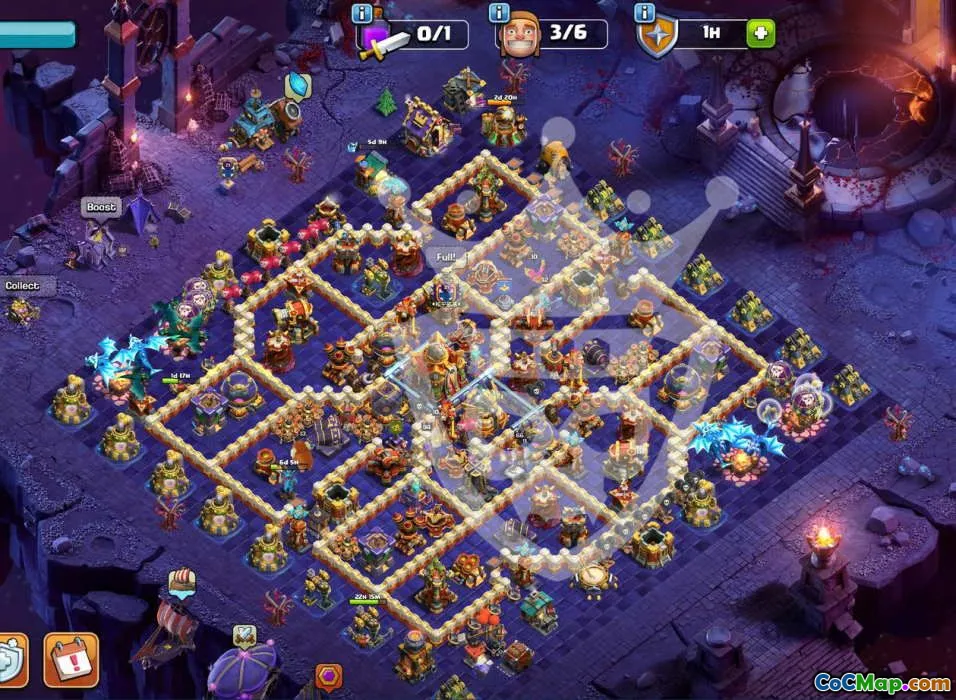Tap the Collect label bubble
This screenshot has height=700, width=956.
pyautogui.click(x=24, y=286)
